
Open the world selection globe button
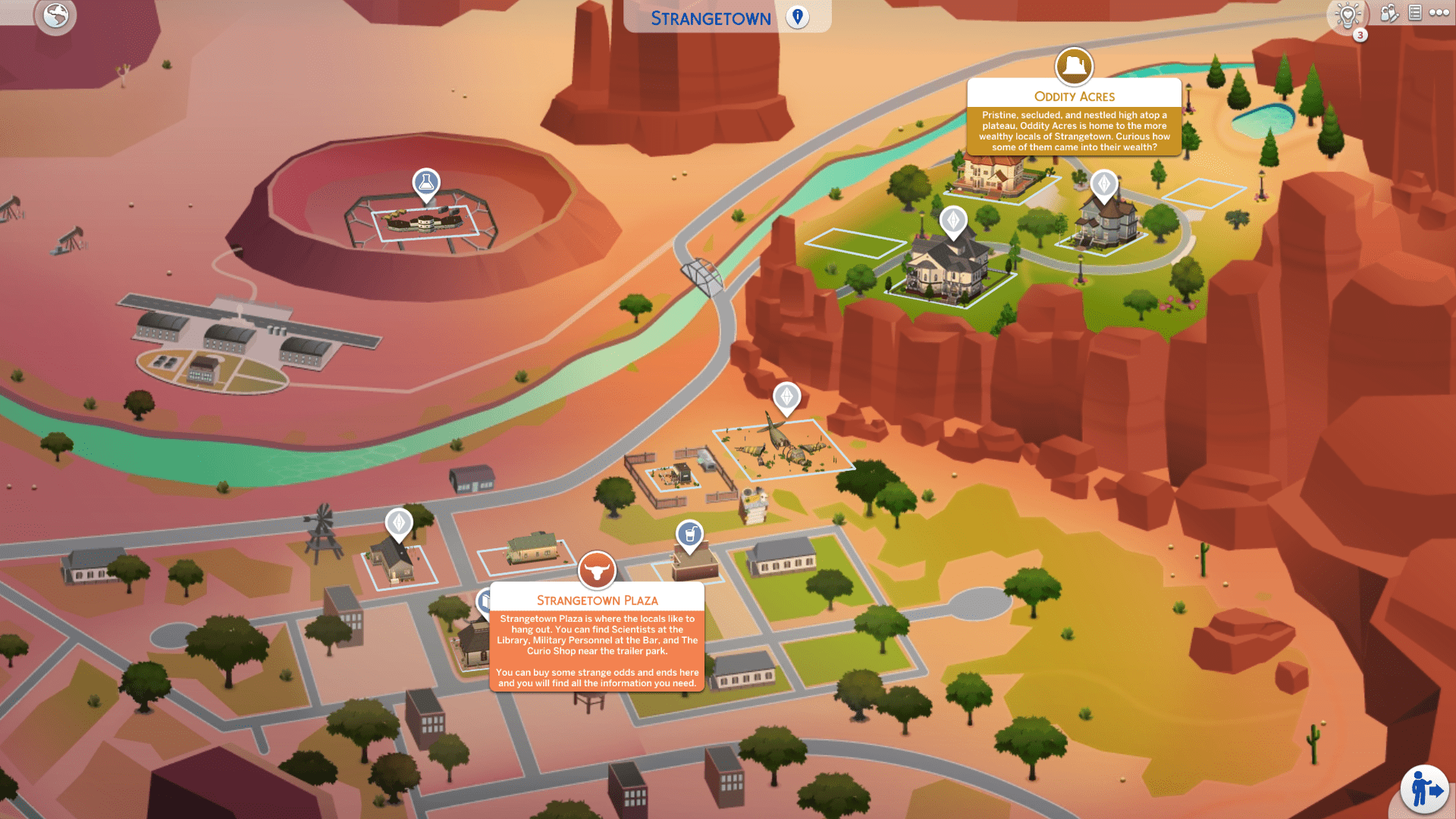coord(55,16)
